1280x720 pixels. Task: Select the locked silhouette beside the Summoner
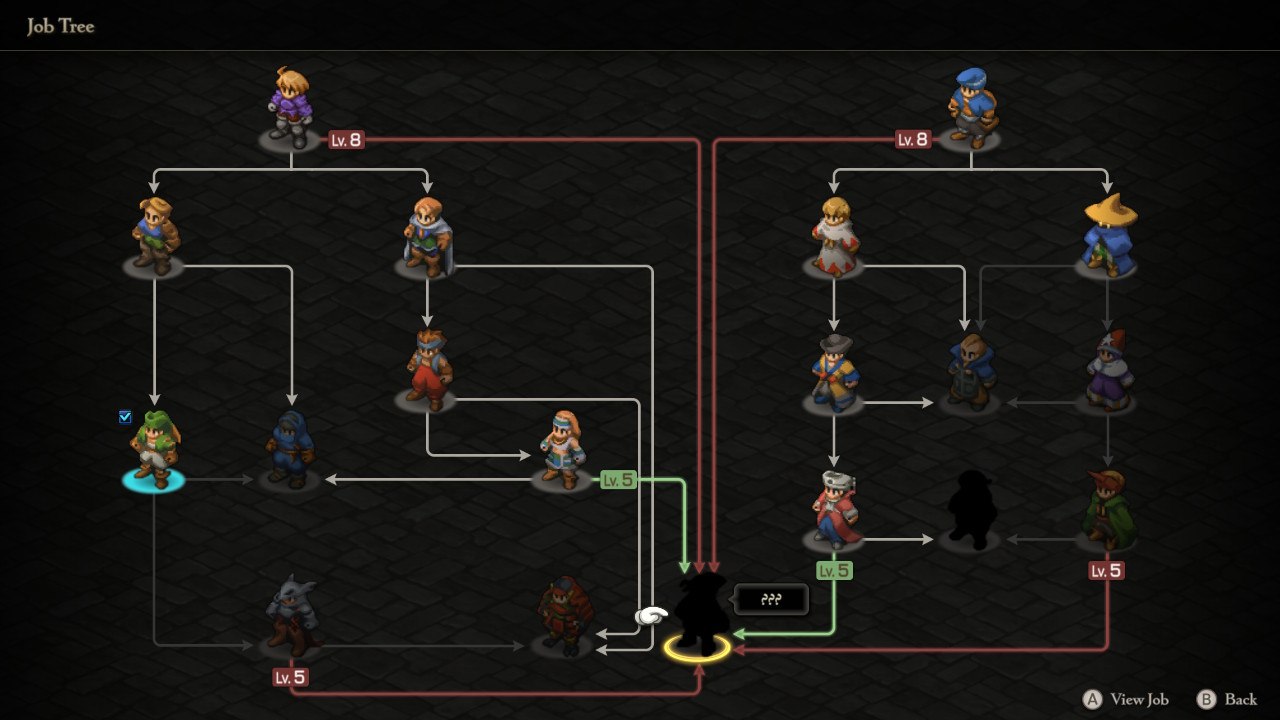click(970, 510)
